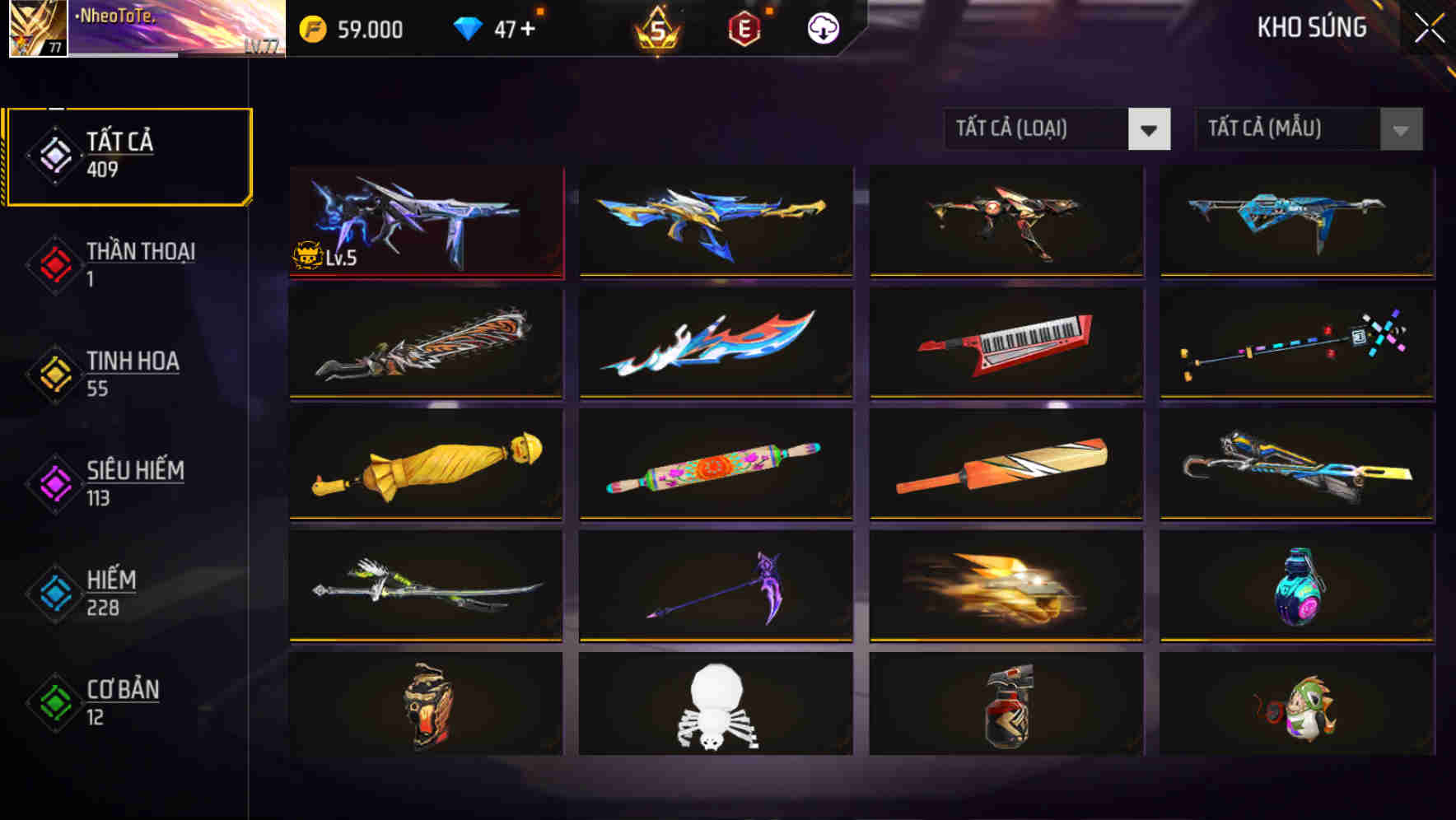Viewport: 1456px width, 820px height.
Task: Open the TẤT CẢ (LOẠI) dropdown
Action: (1034, 129)
